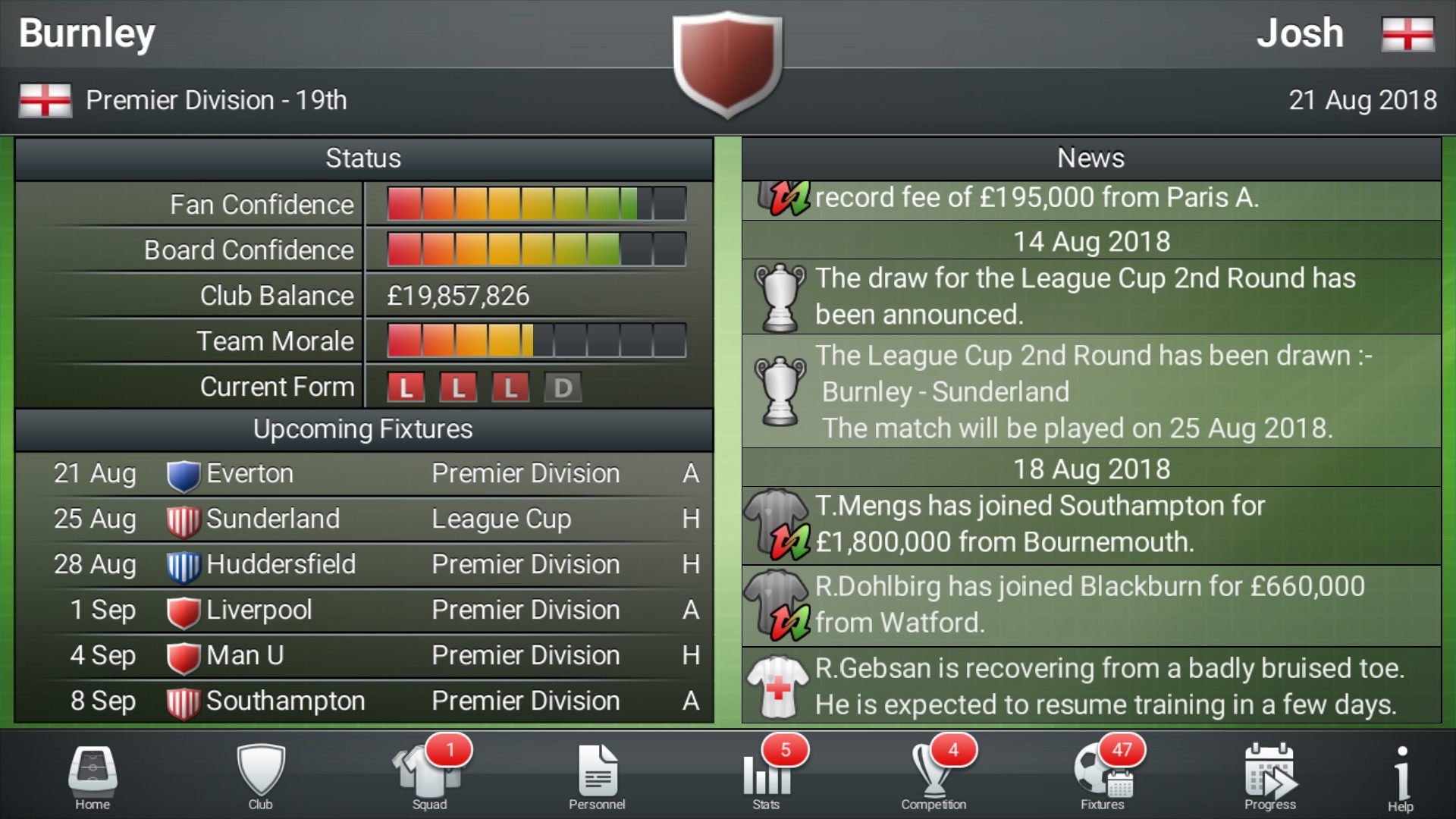
Task: Select the News panel header
Action: click(1090, 158)
